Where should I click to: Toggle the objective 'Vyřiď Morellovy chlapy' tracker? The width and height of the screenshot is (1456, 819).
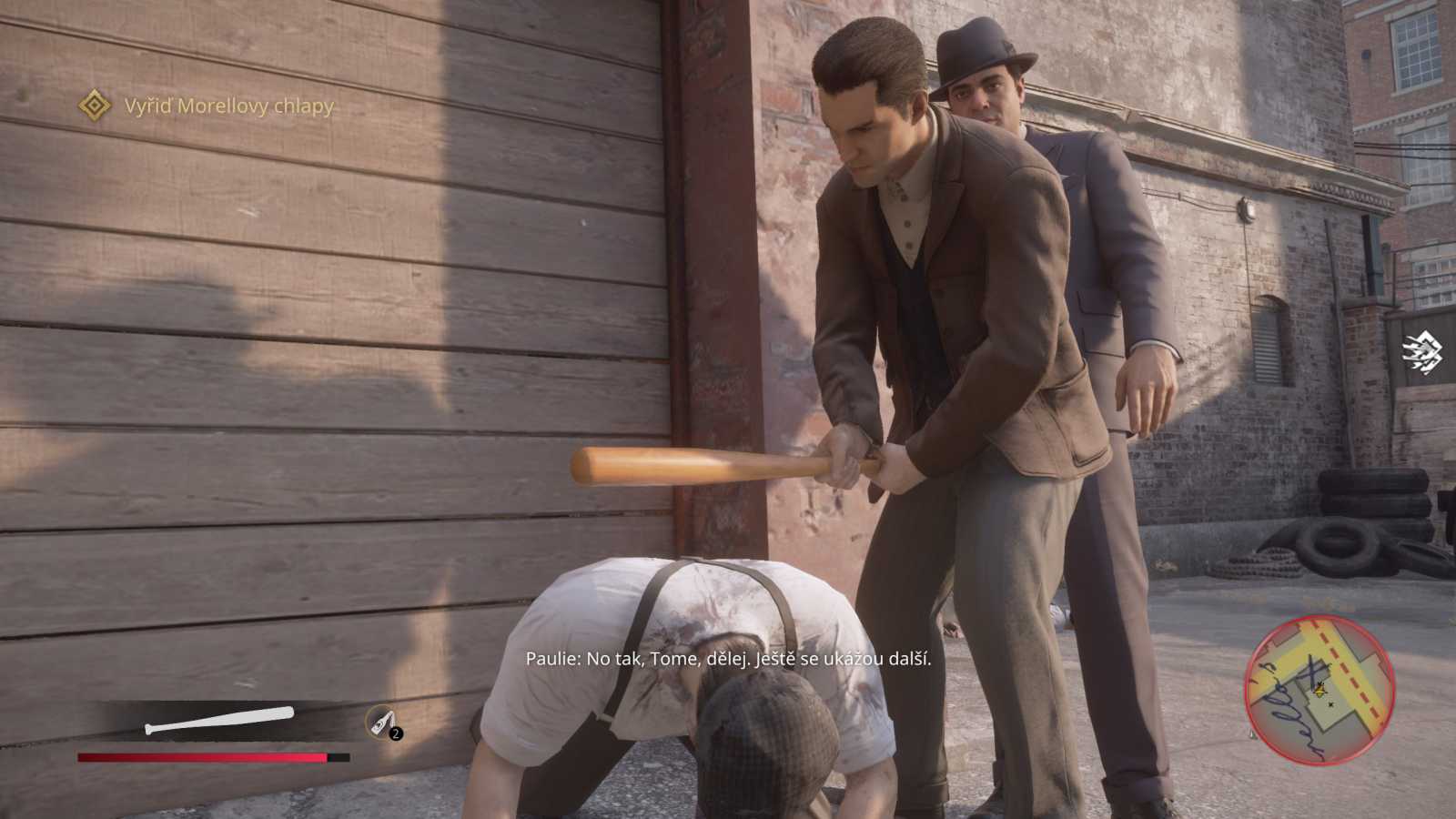[x=226, y=106]
